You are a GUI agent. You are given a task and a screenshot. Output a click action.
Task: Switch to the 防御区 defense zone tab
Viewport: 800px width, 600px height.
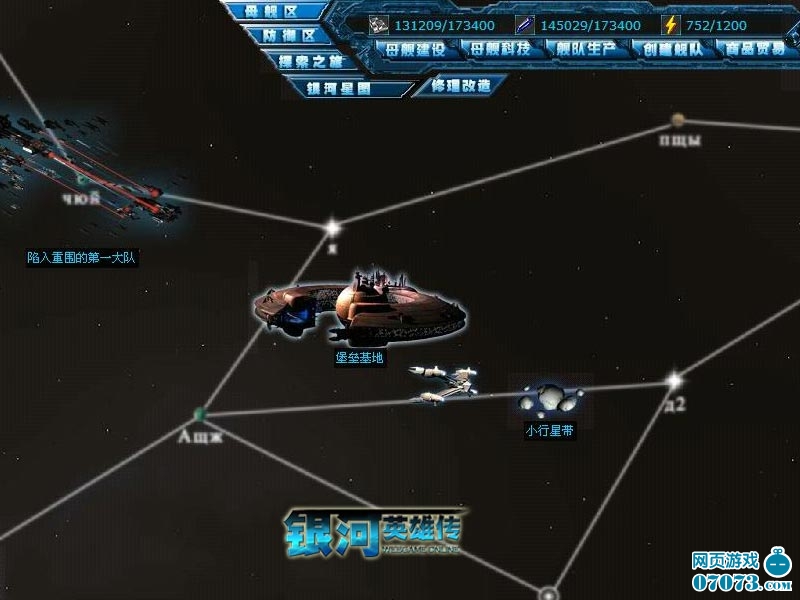point(289,36)
